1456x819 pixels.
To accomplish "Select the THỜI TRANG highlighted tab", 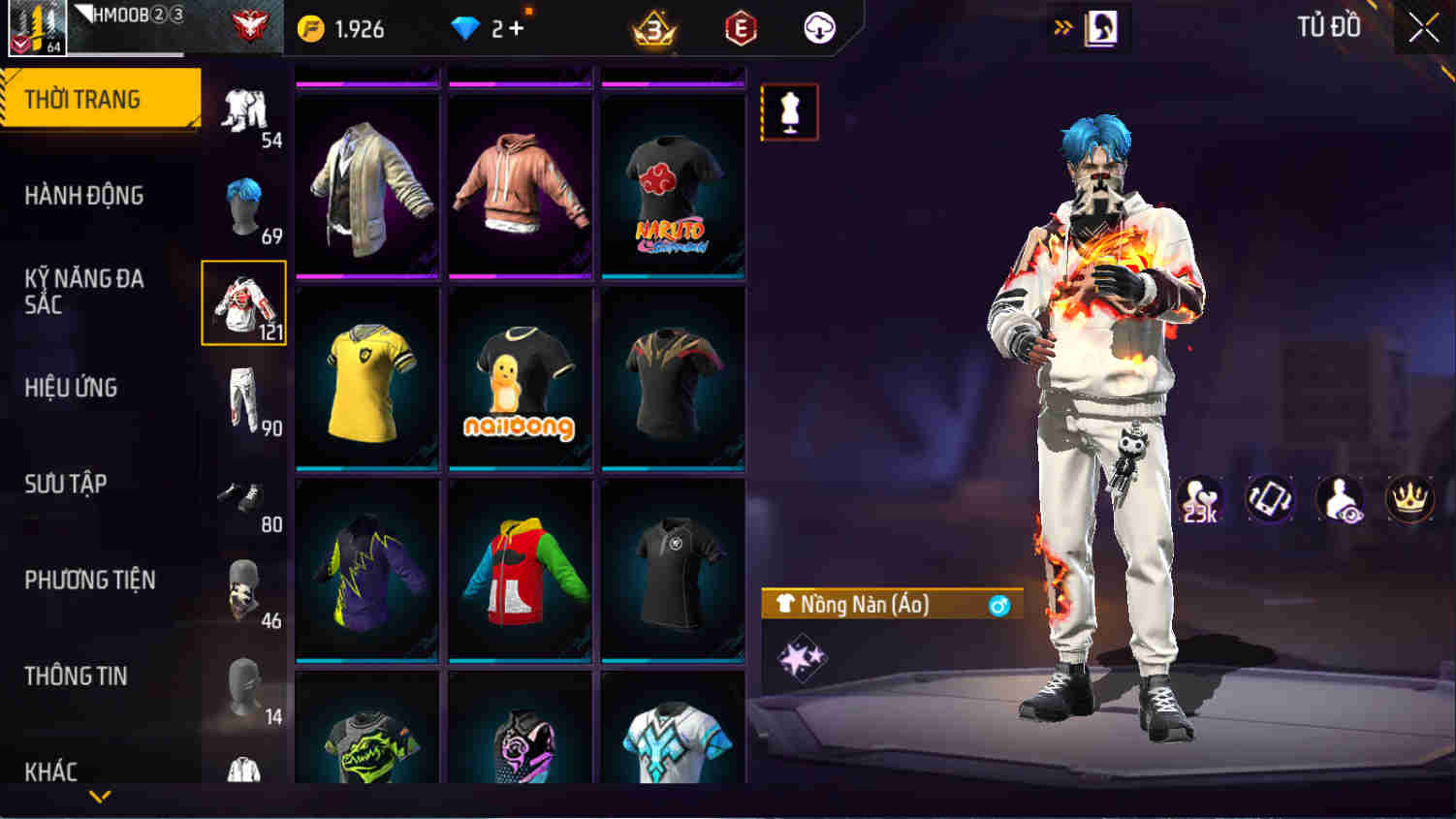I will 80,98.
